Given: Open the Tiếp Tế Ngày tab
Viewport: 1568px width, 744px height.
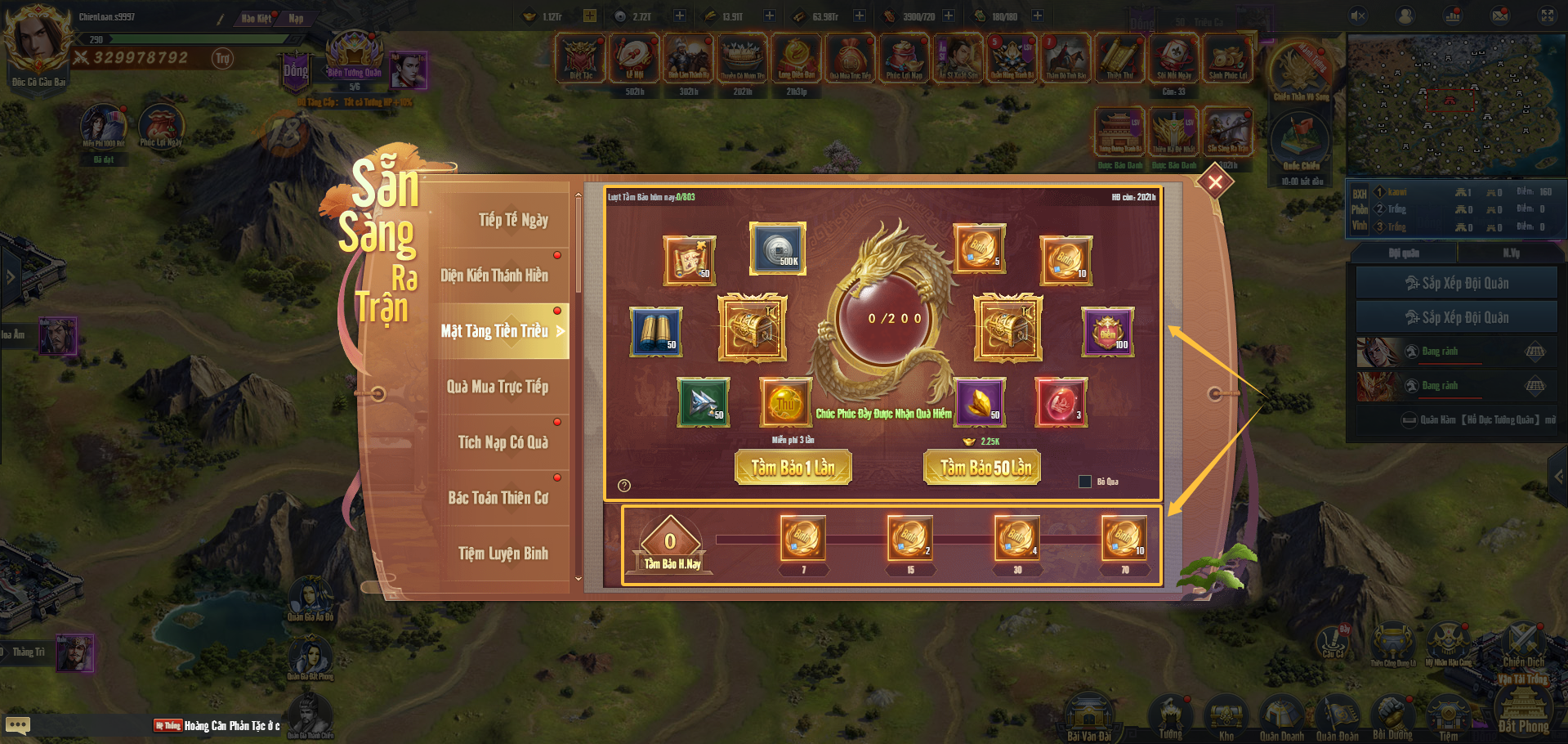Looking at the screenshot, I should [x=503, y=220].
